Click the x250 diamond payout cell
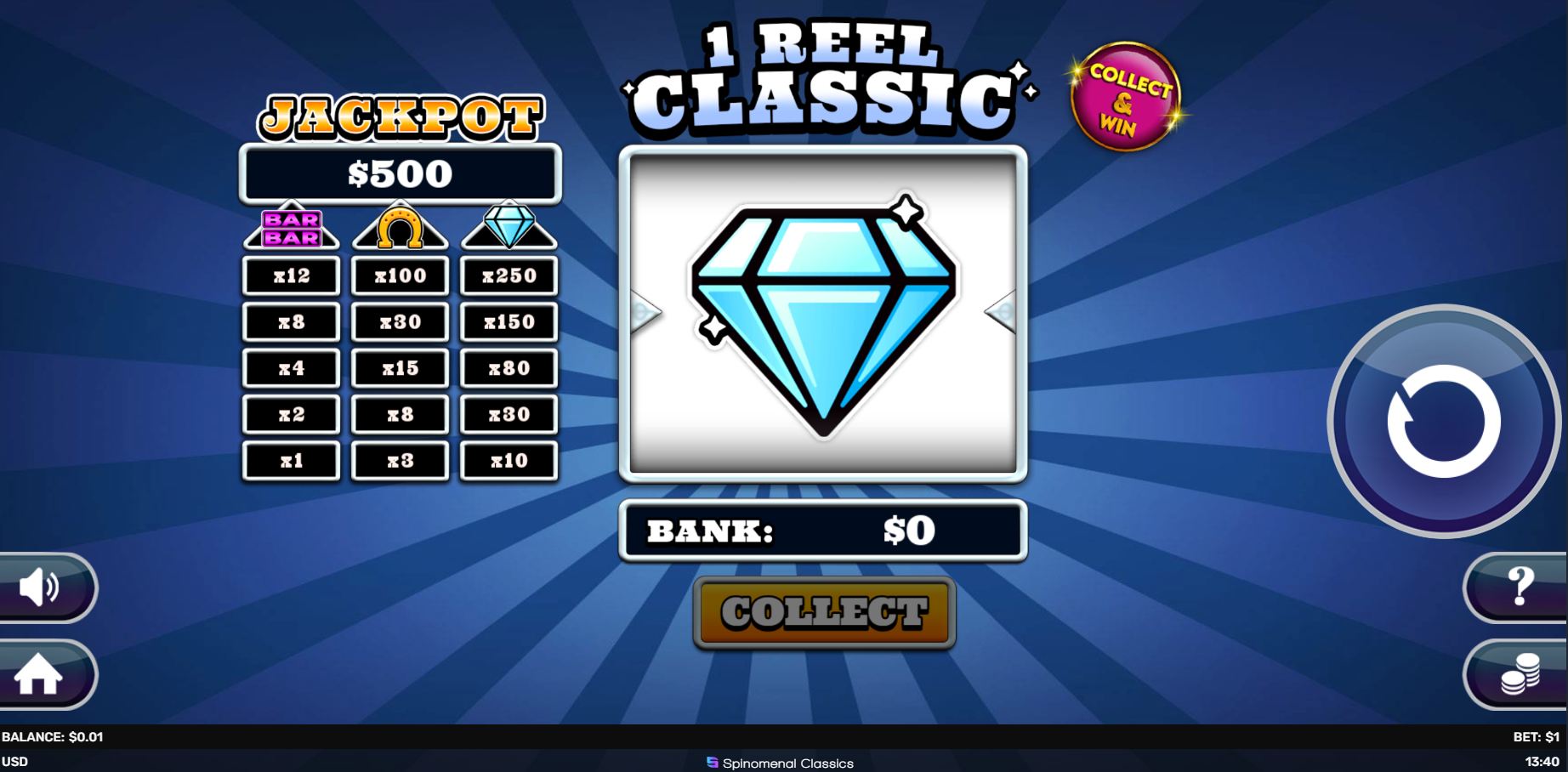 [508, 275]
